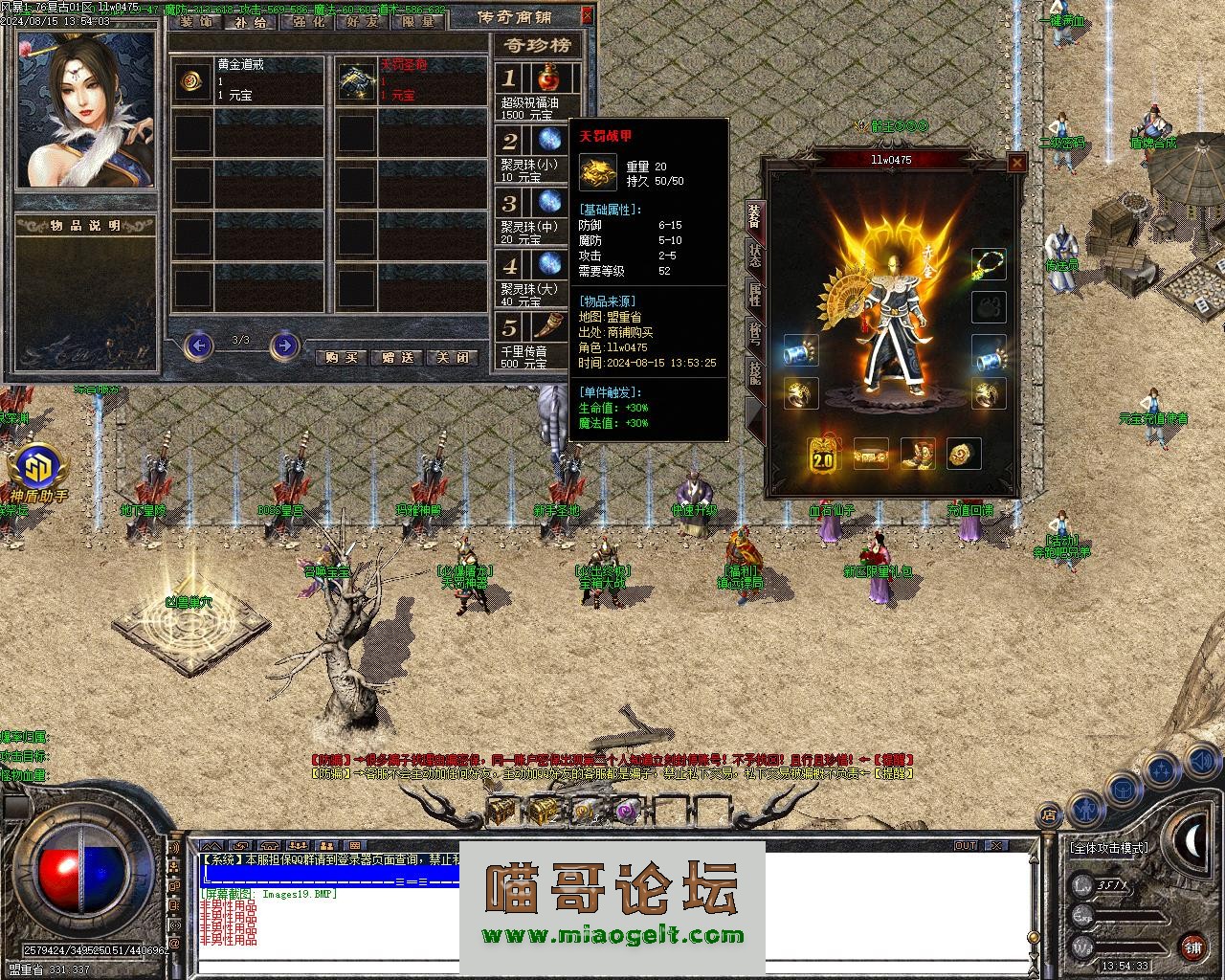Show the 限量 limited items tab
The width and height of the screenshot is (1225, 980).
pyautogui.click(x=418, y=22)
